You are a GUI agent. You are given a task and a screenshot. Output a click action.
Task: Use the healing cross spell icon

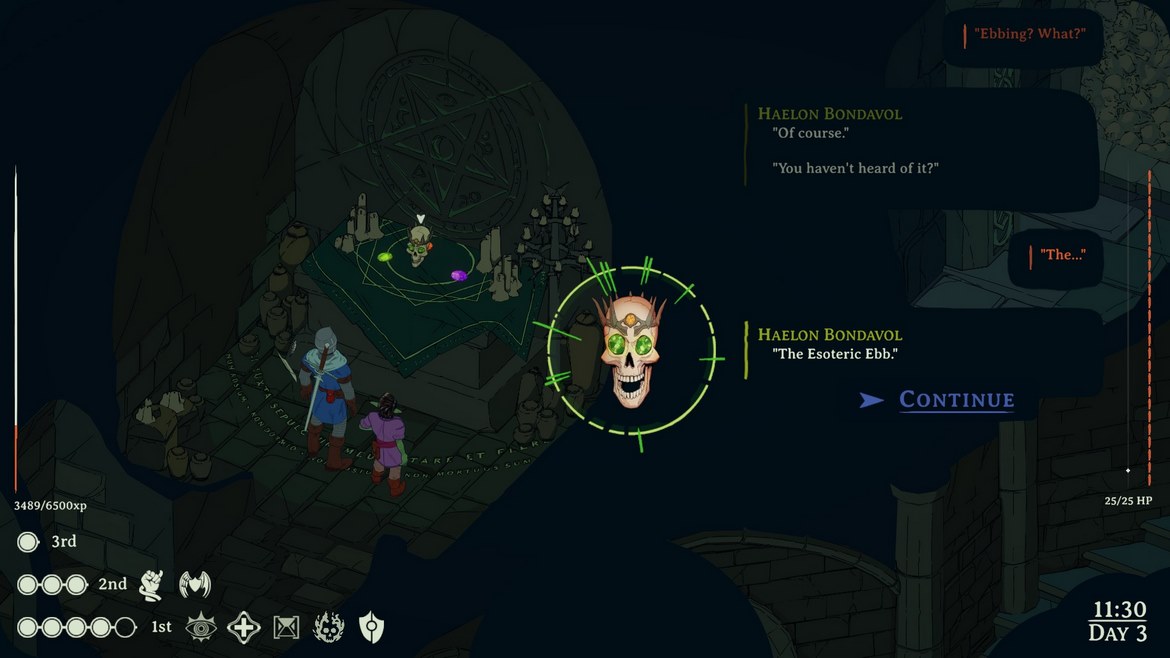[x=244, y=628]
